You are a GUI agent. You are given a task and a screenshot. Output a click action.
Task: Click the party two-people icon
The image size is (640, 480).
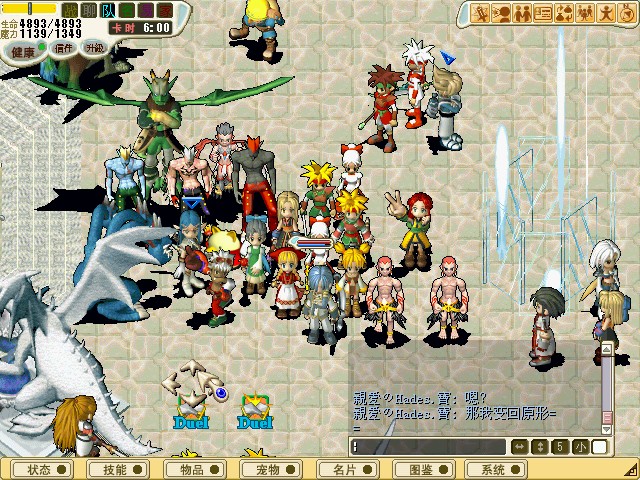pos(522,13)
